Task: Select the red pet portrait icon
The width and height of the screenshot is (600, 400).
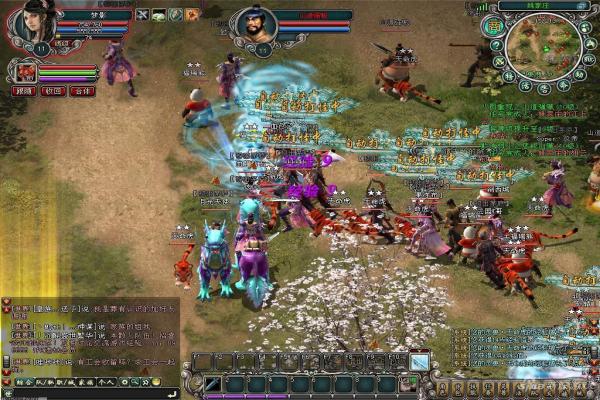Action: 25,71
